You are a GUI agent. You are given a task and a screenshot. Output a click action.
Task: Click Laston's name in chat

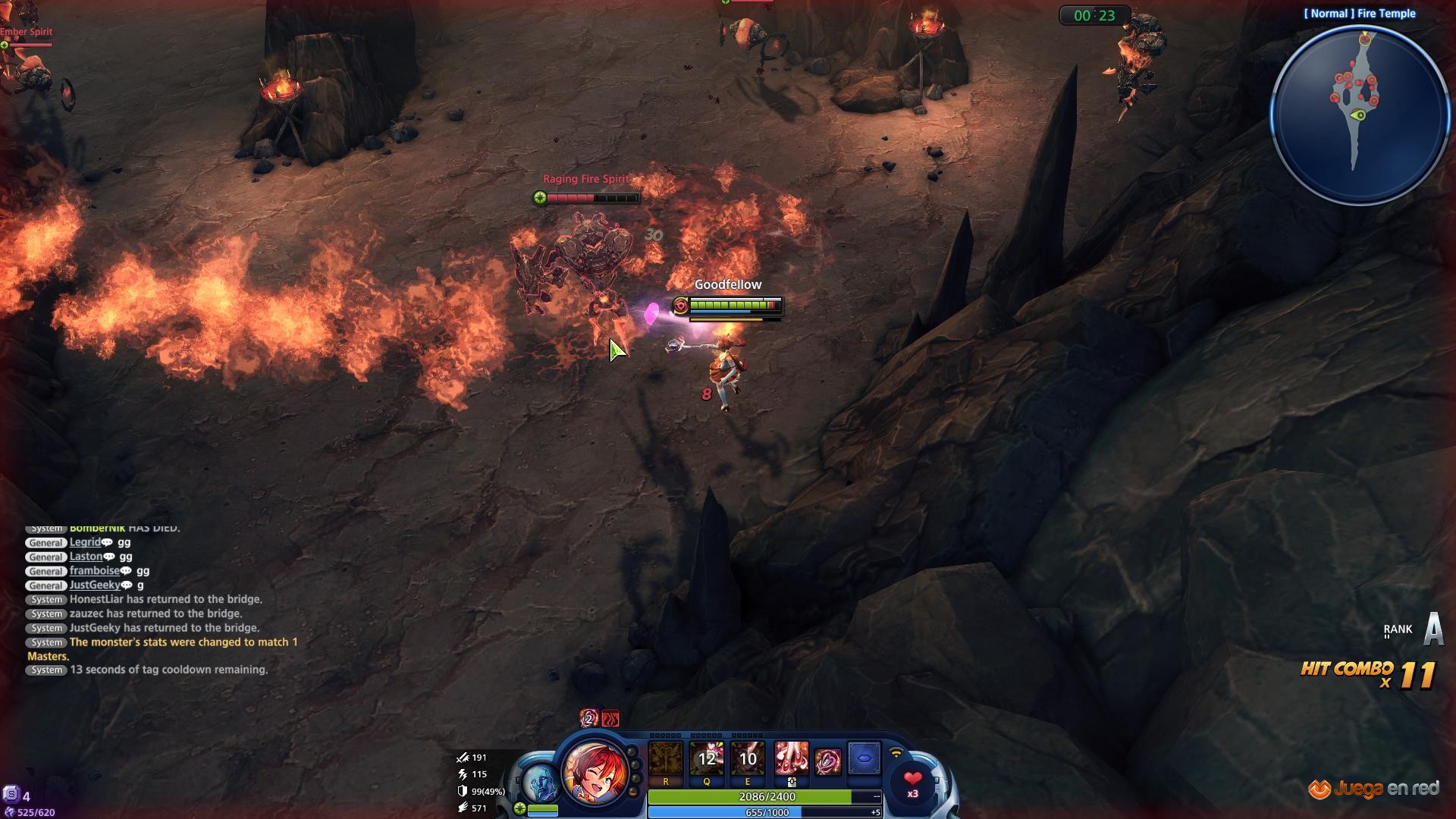pos(86,557)
